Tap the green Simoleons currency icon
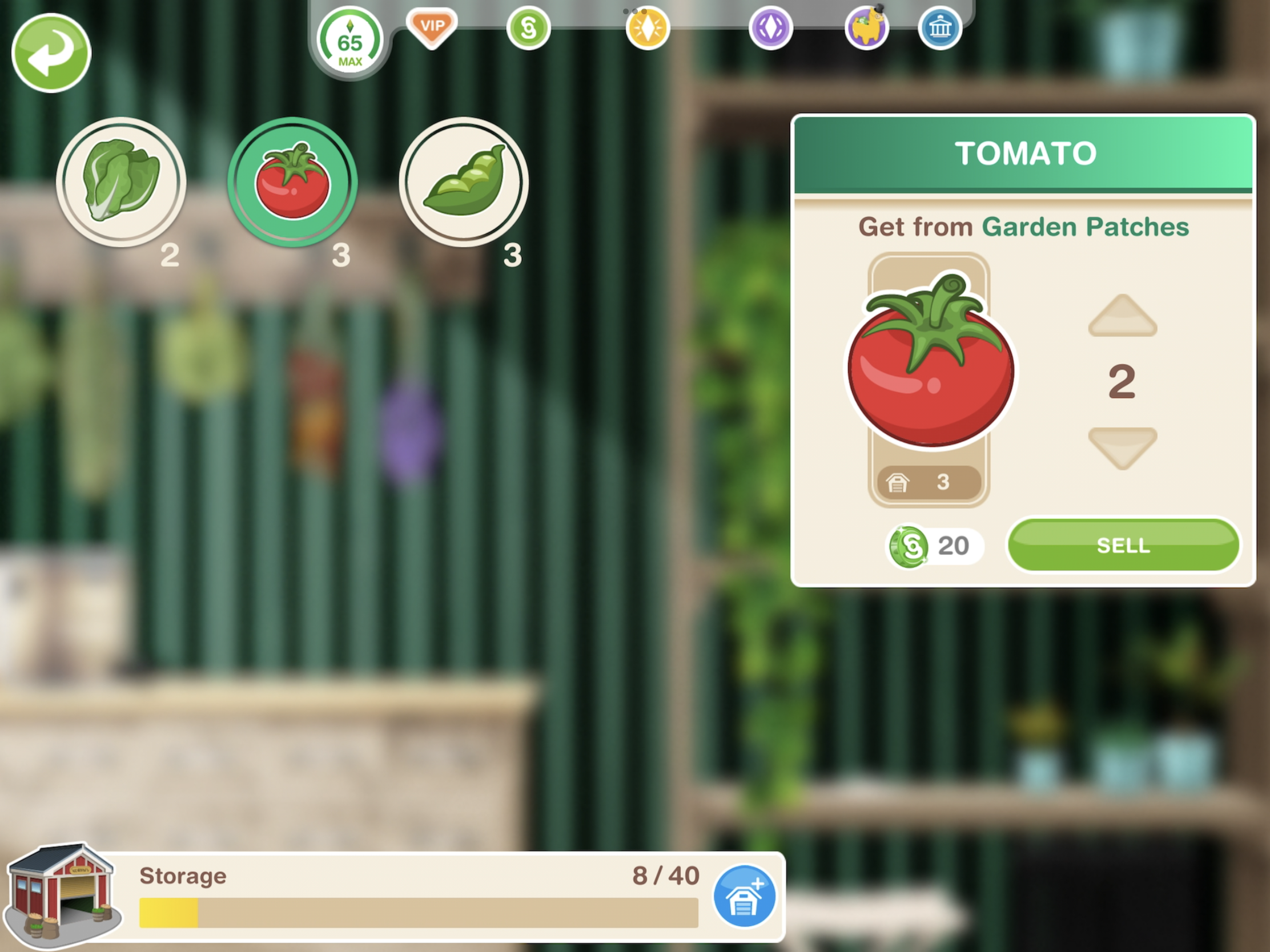This screenshot has width=1270, height=952. coord(528,27)
